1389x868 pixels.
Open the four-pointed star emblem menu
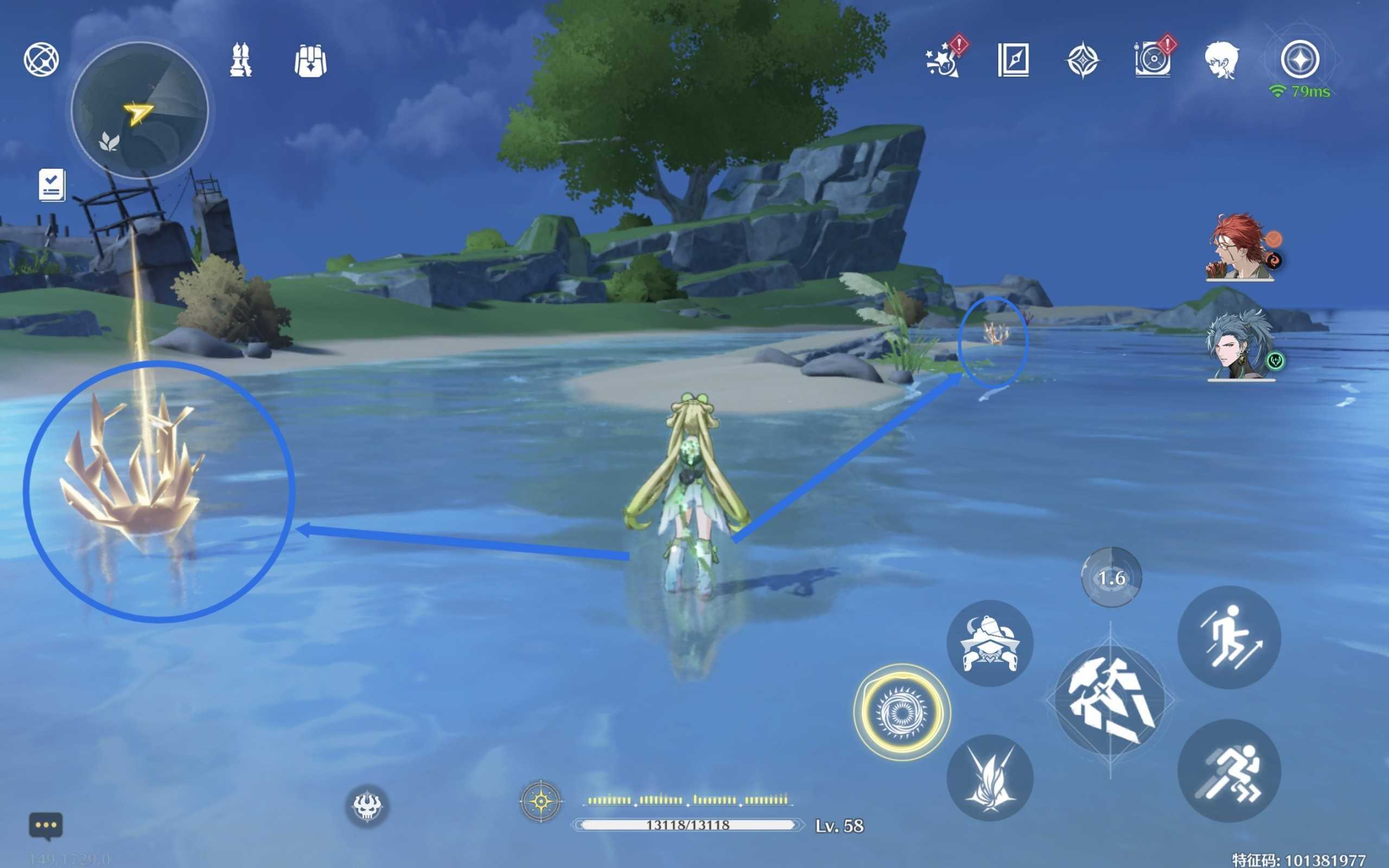(x=1082, y=60)
